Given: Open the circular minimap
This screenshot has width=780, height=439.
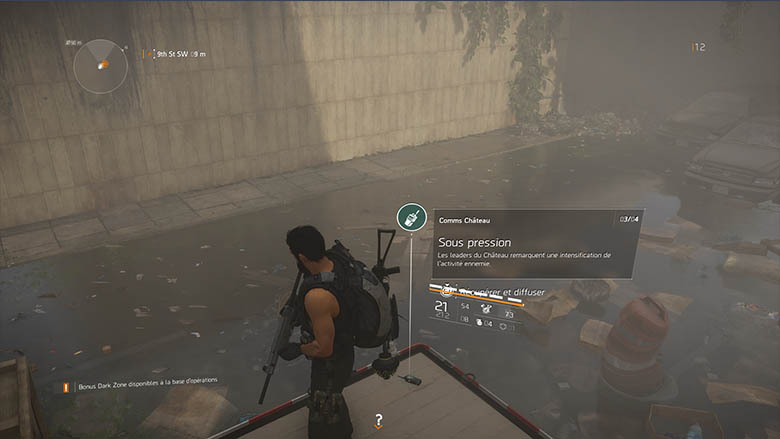Looking at the screenshot, I should pos(100,66).
